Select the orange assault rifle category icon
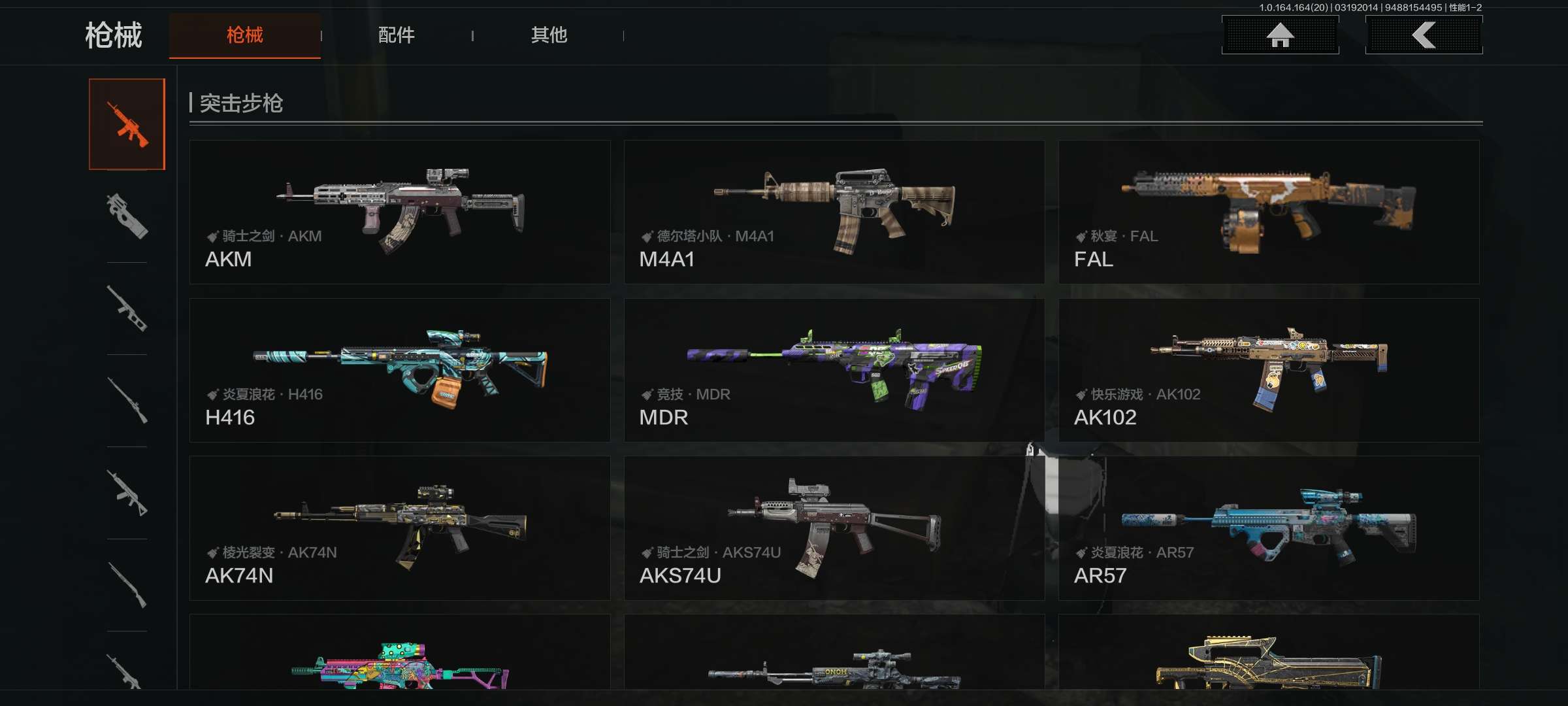 tap(127, 124)
